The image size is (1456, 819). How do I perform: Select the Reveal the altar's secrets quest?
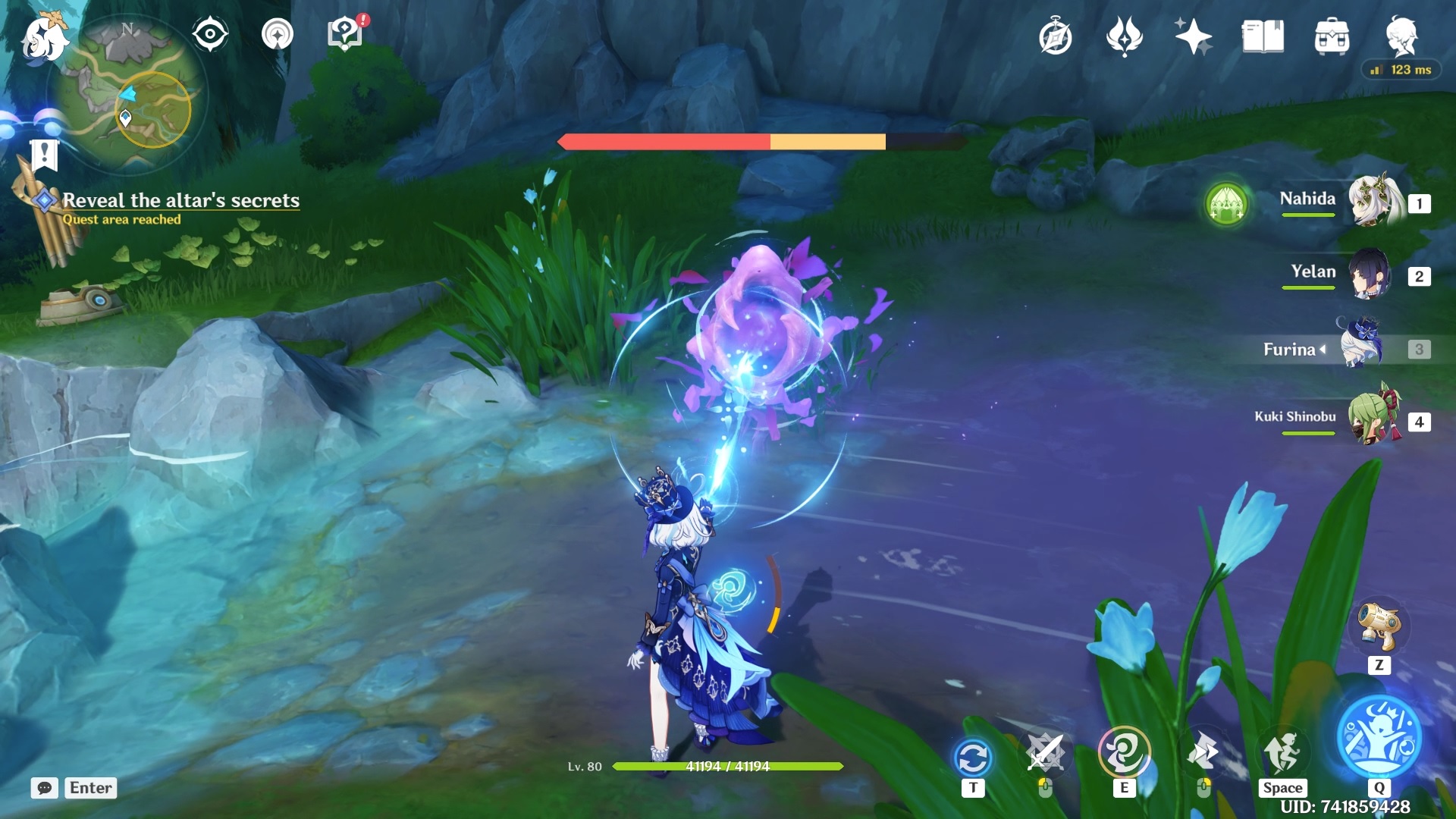[180, 200]
